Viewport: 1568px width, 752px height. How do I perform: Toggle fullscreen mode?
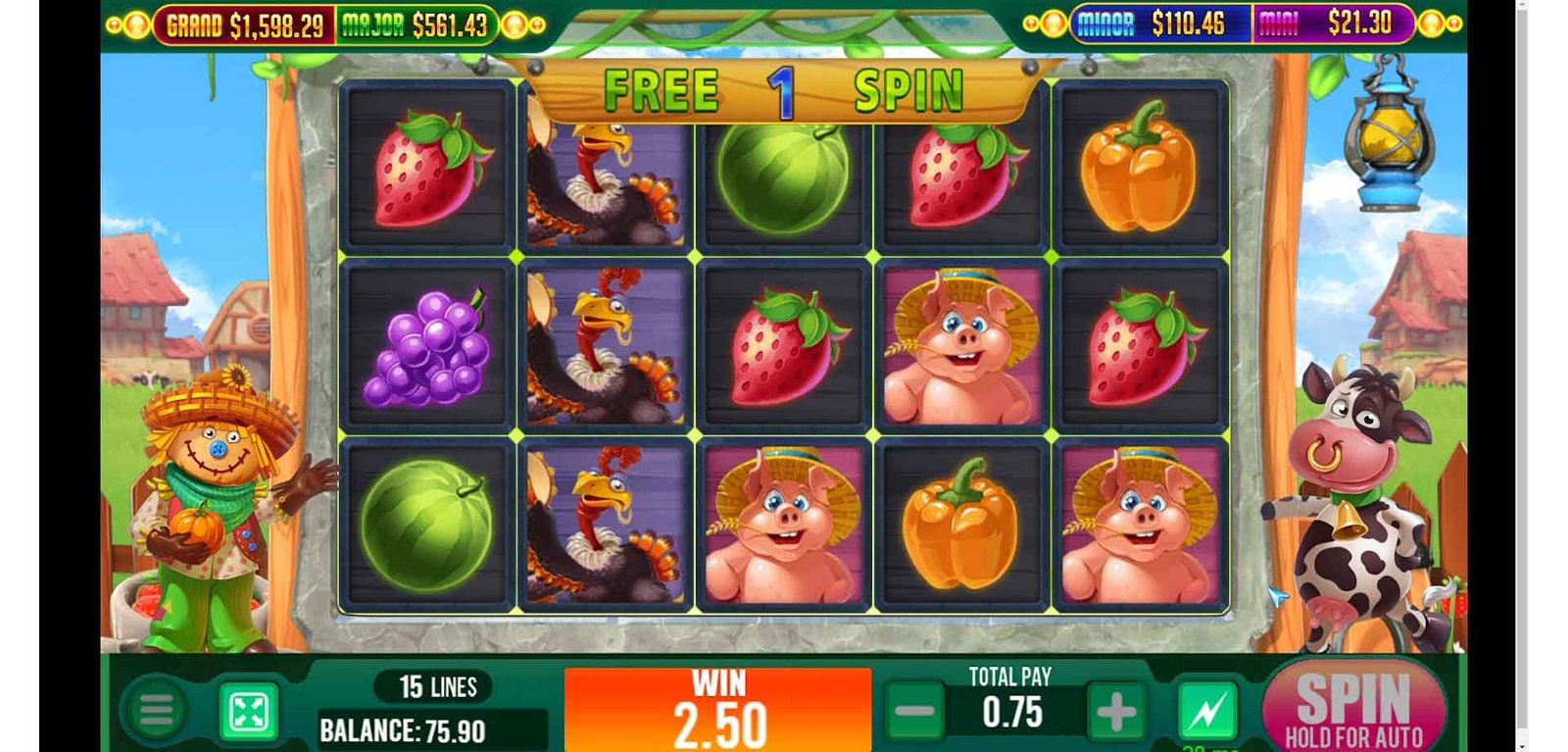pos(248,712)
